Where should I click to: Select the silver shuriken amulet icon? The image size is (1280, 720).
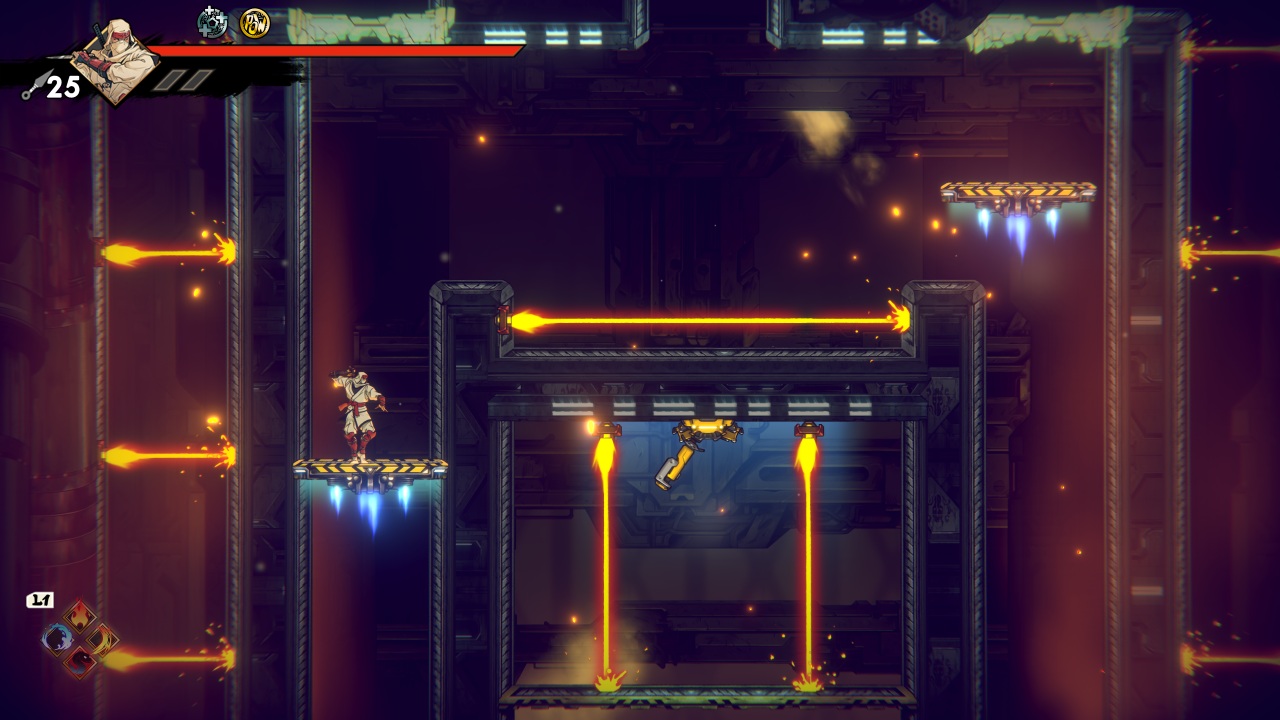pos(212,21)
